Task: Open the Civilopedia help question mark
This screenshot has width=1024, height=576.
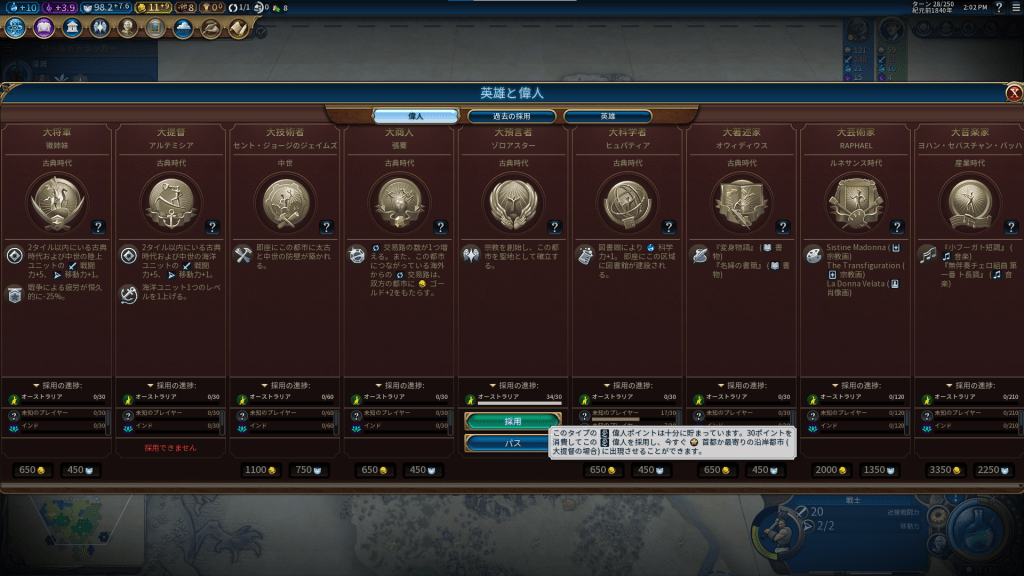Action: tap(998, 8)
